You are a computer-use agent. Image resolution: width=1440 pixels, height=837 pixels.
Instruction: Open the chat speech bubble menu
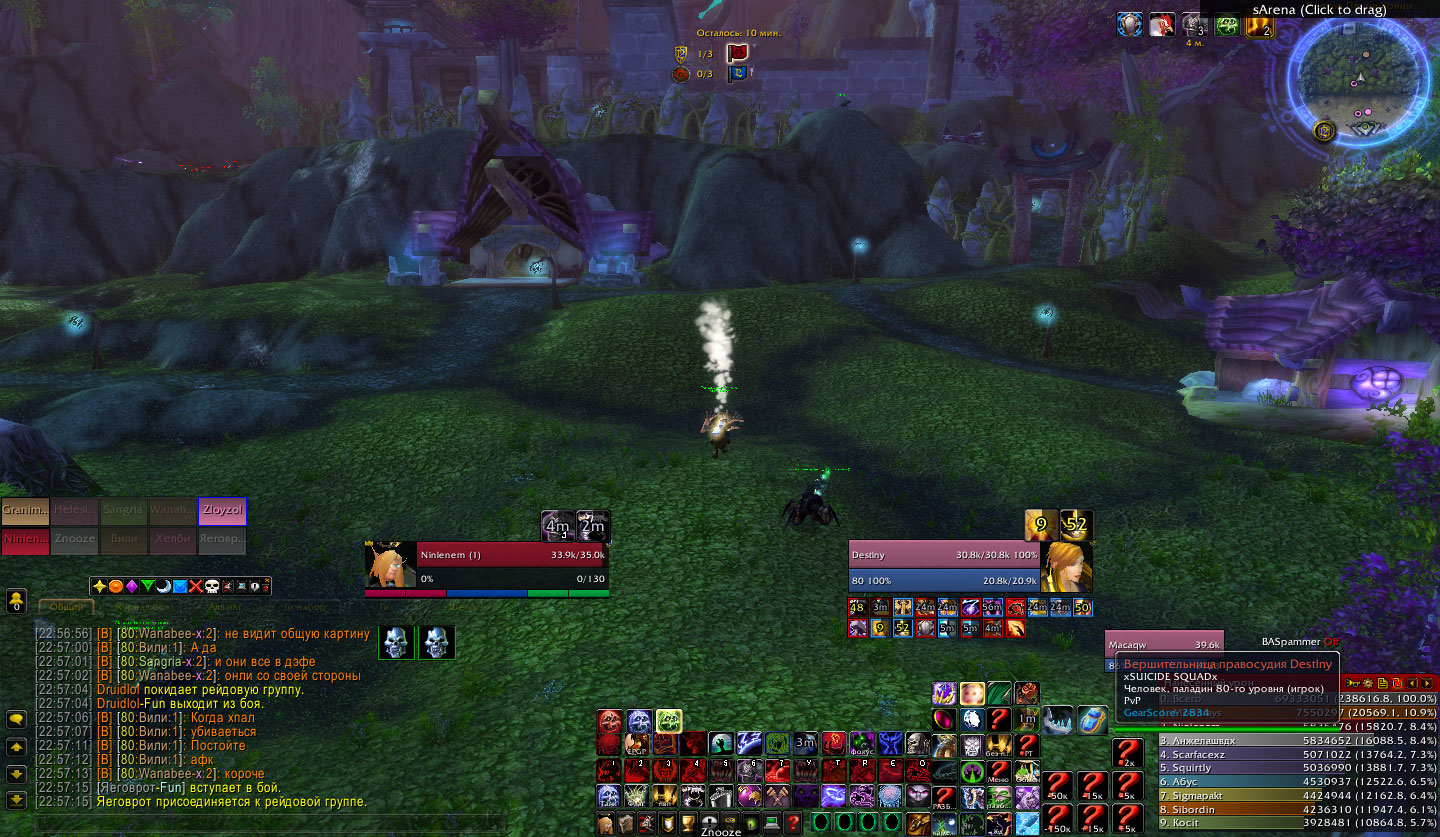coord(16,719)
